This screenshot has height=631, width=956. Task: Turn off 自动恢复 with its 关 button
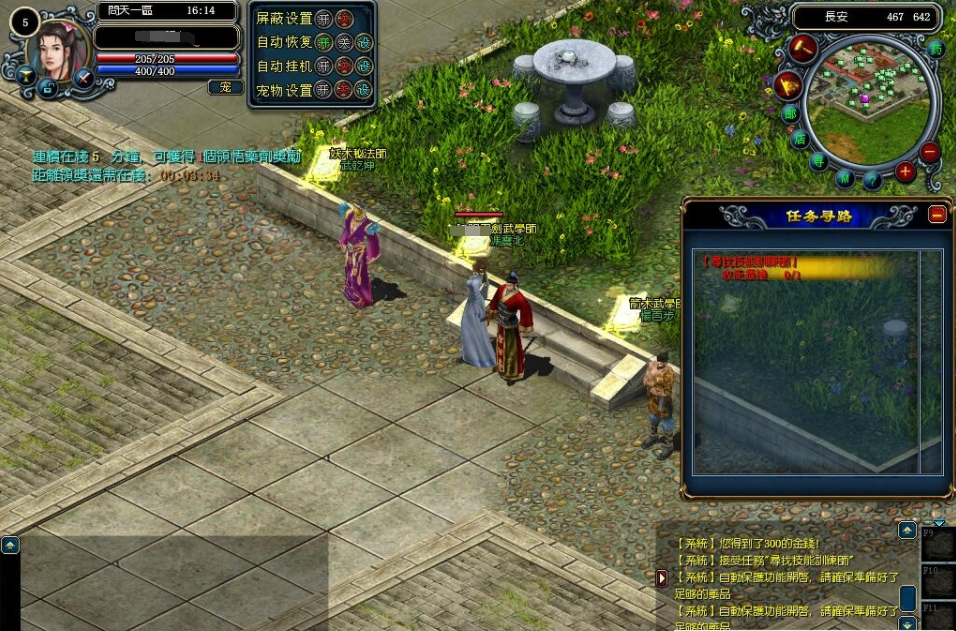(x=343, y=42)
